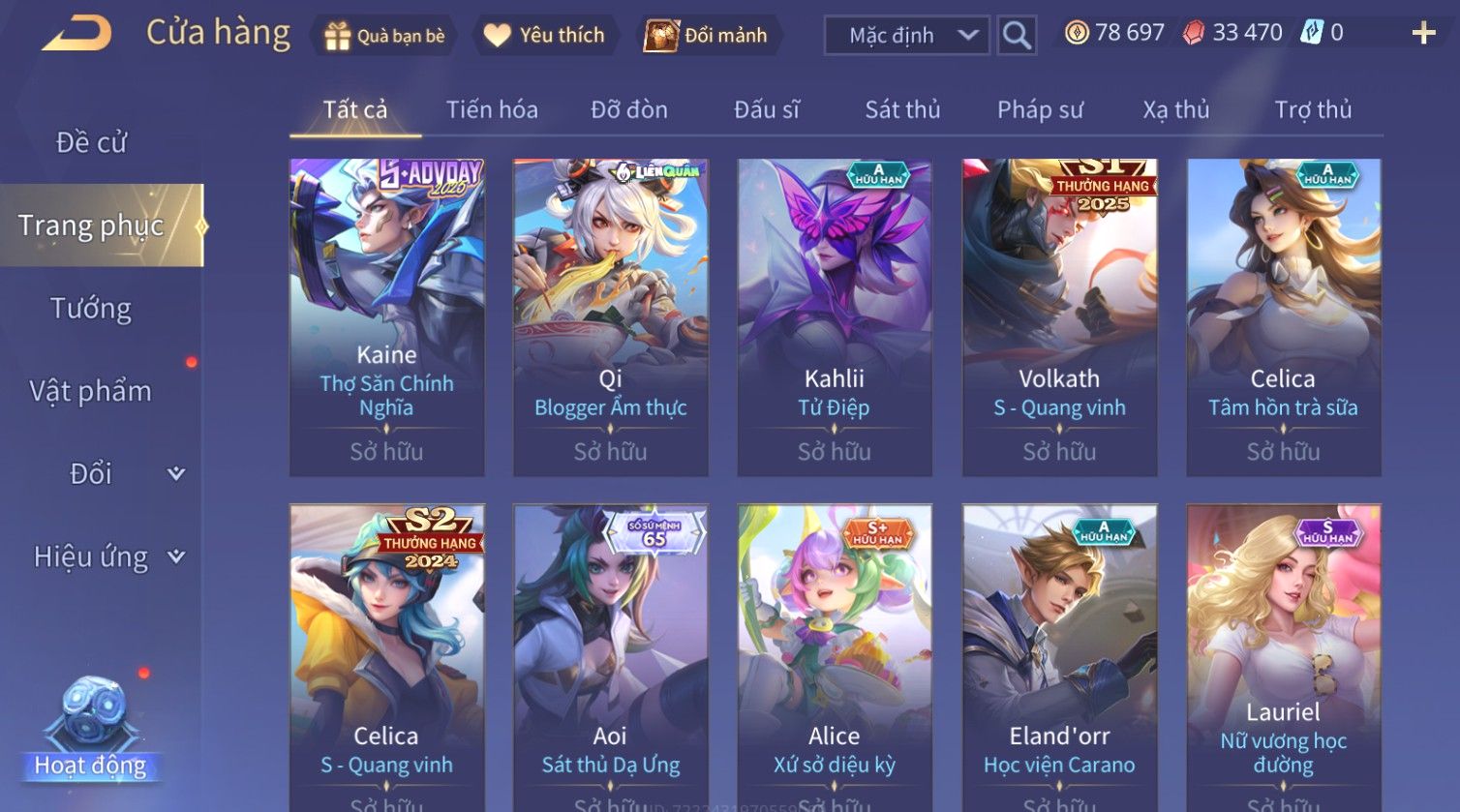The width and height of the screenshot is (1460, 812).
Task: Switch to the Tiến hóa tab
Action: 492,109
